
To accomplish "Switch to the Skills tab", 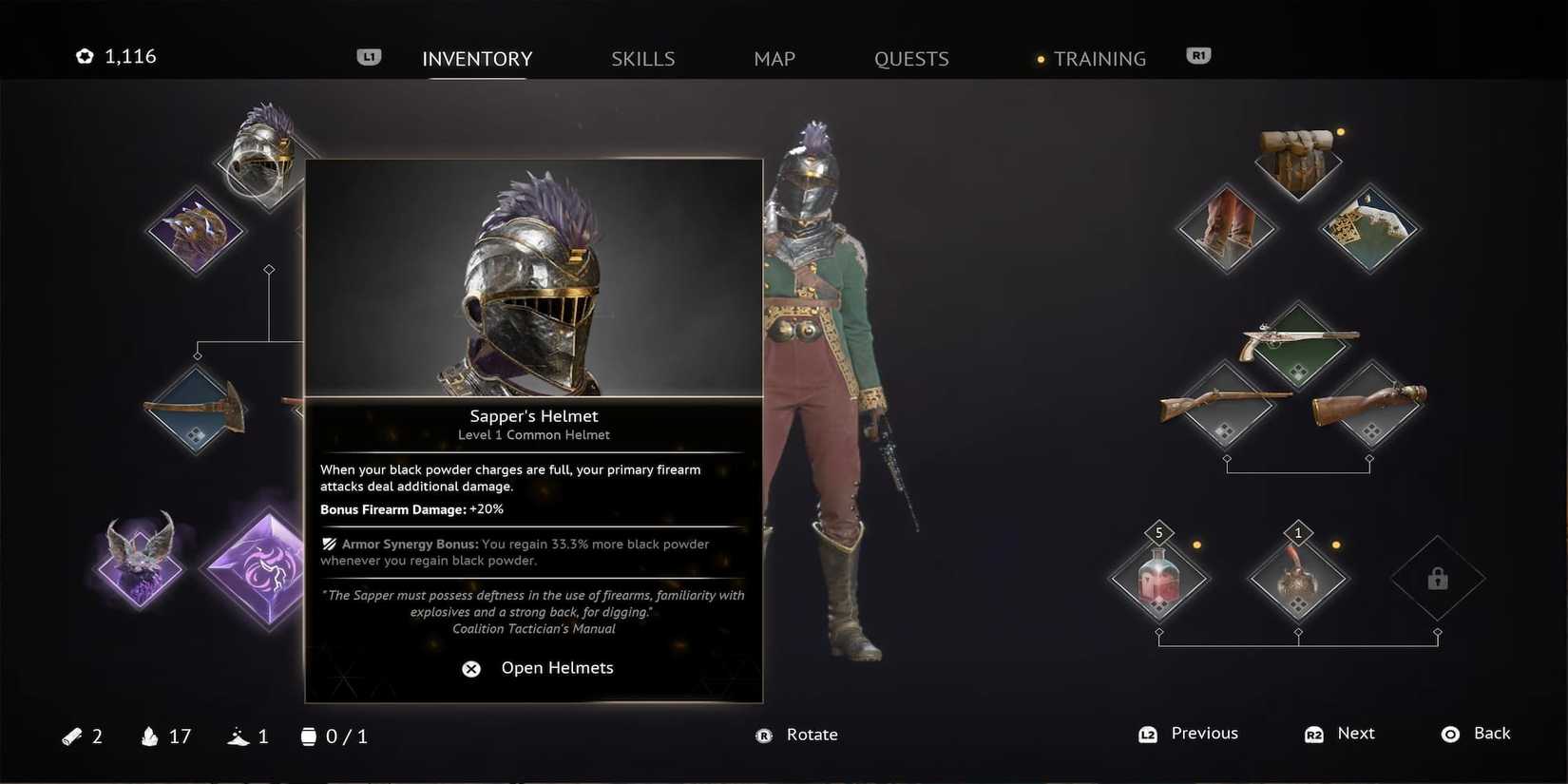I will 642,58.
